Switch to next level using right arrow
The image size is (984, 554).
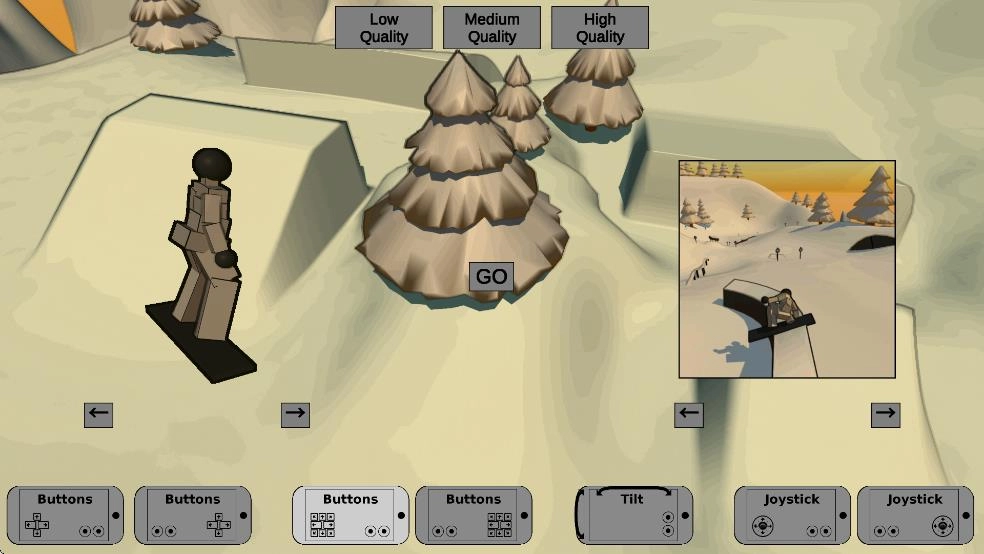click(886, 414)
